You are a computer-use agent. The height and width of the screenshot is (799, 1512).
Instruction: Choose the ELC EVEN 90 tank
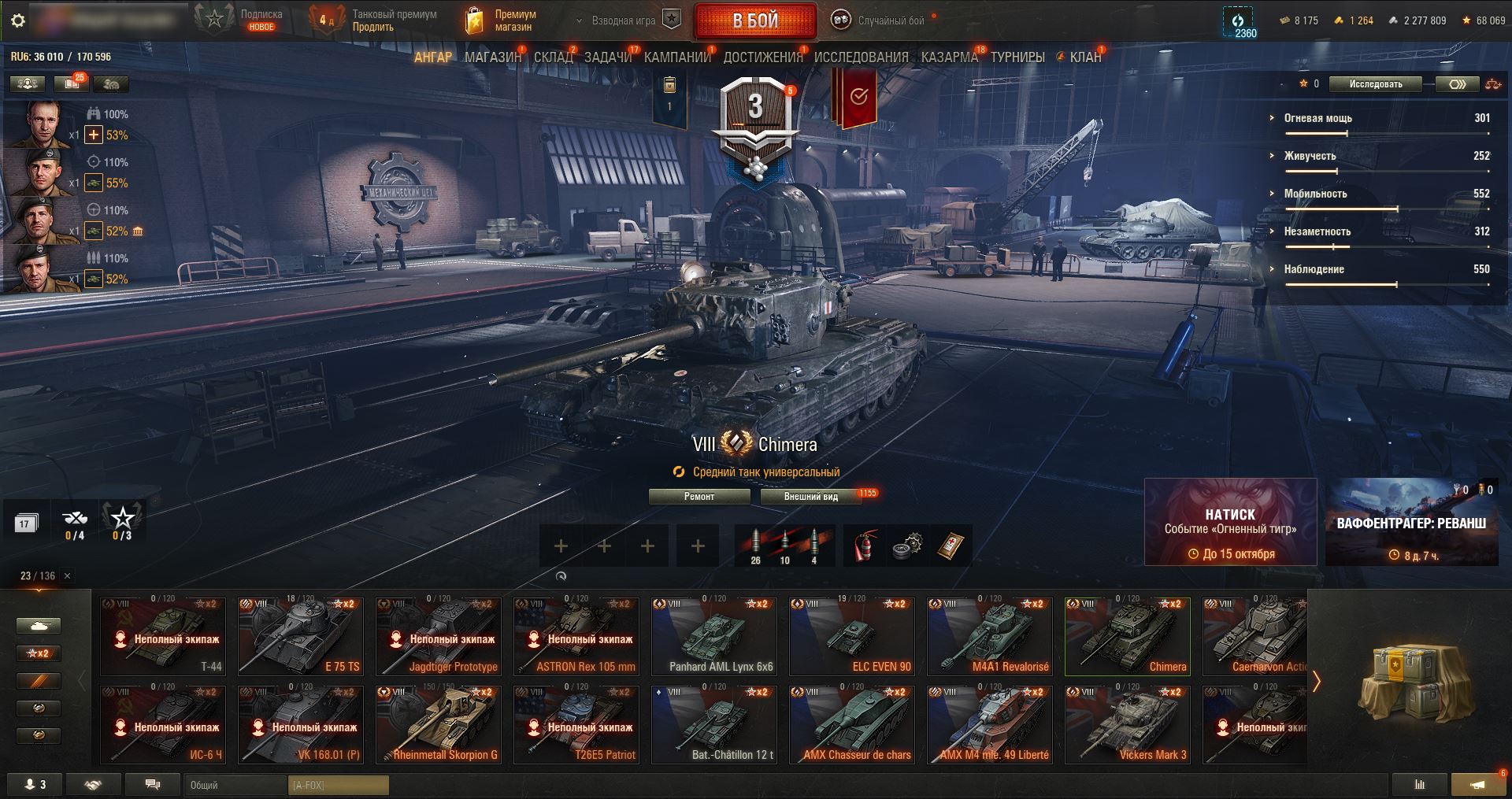(x=852, y=636)
